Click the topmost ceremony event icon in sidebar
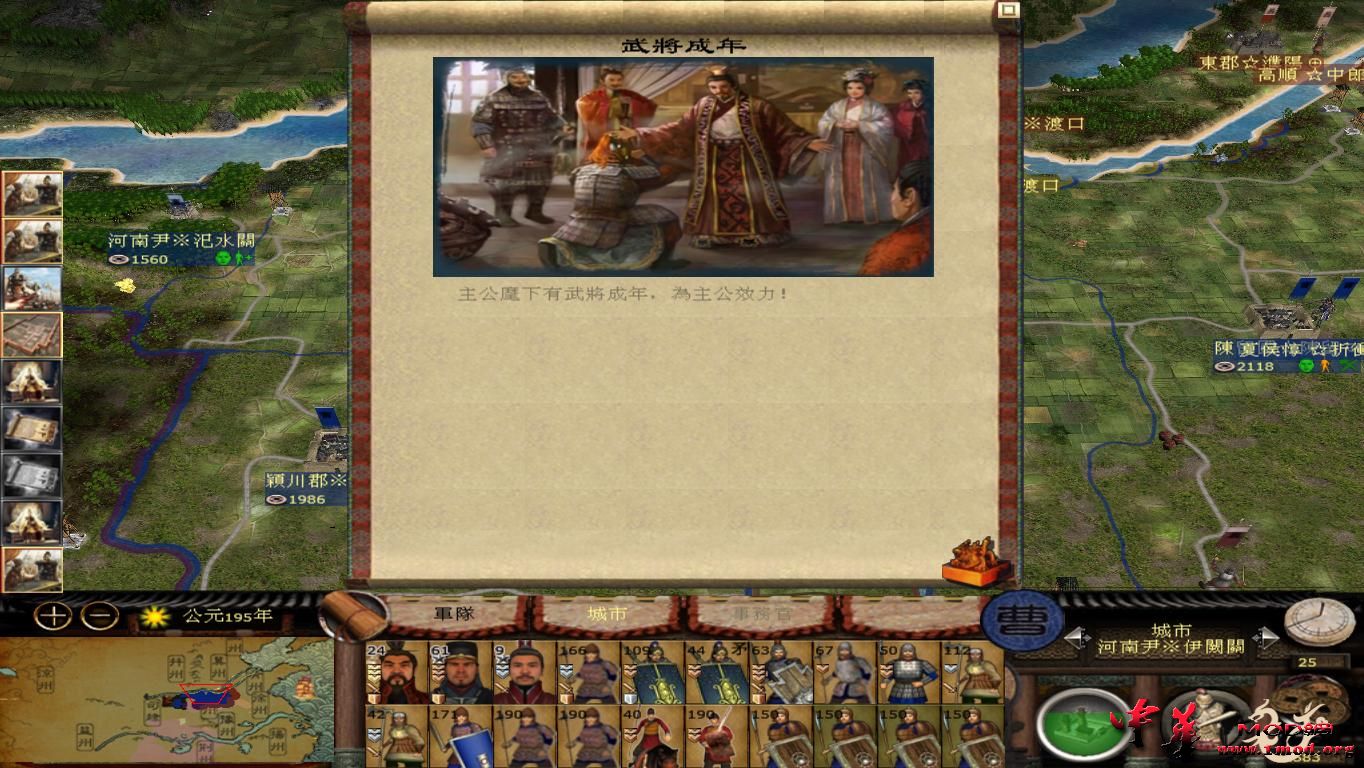This screenshot has height=768, width=1364. click(x=33, y=192)
